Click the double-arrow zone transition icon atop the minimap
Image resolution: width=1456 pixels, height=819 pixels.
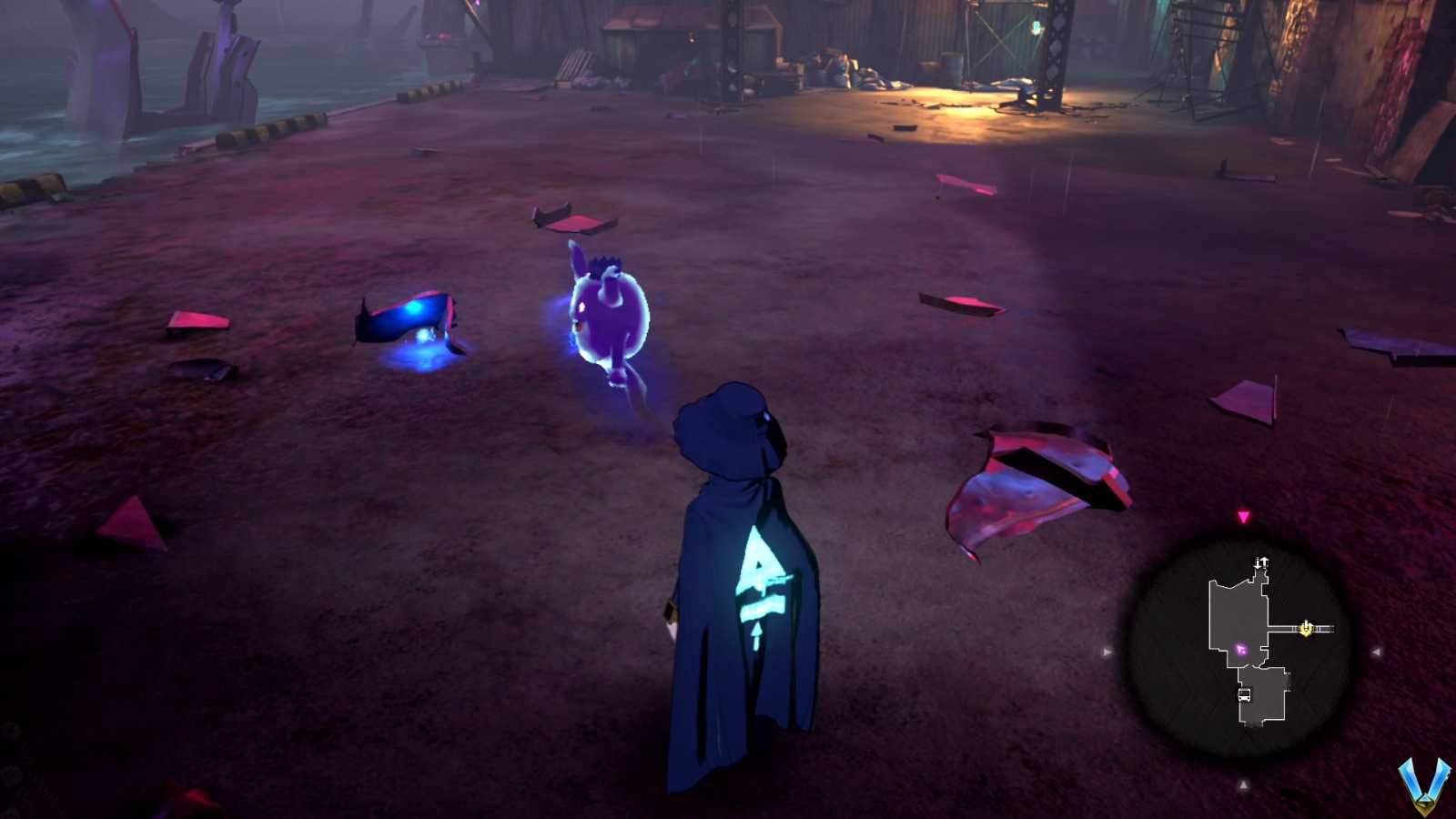[x=1261, y=561]
